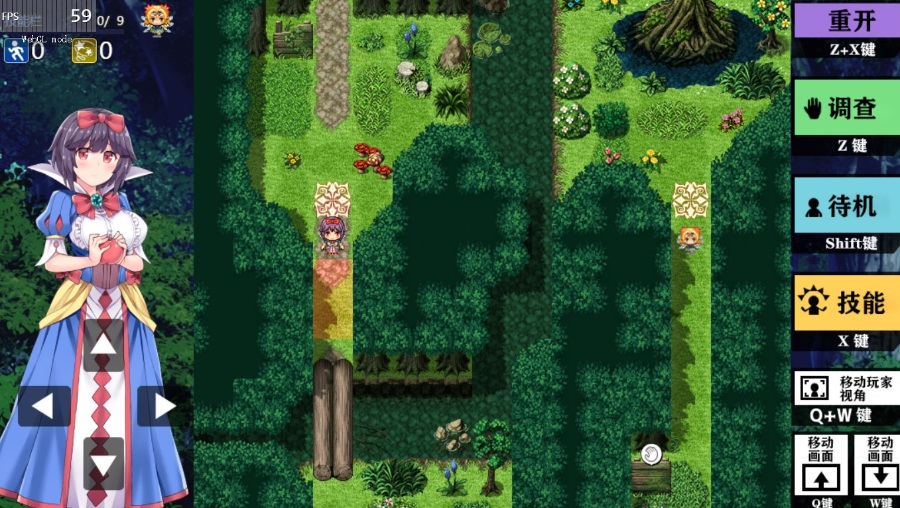Click the purple 重开 restart button
This screenshot has height=508, width=900.
[x=845, y=20]
